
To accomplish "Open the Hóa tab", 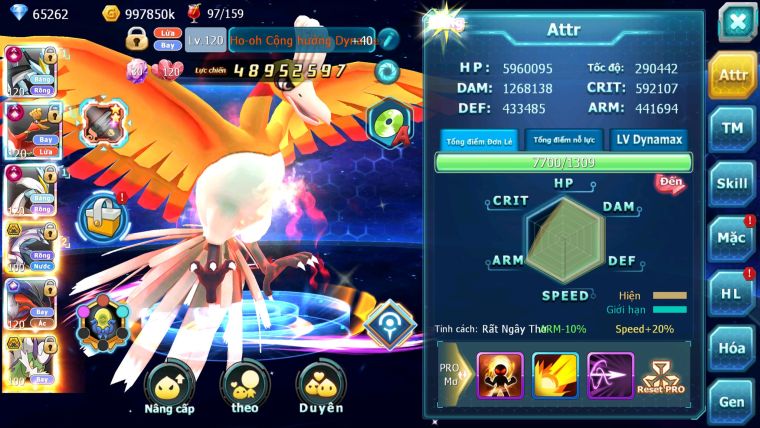I will coord(733,348).
